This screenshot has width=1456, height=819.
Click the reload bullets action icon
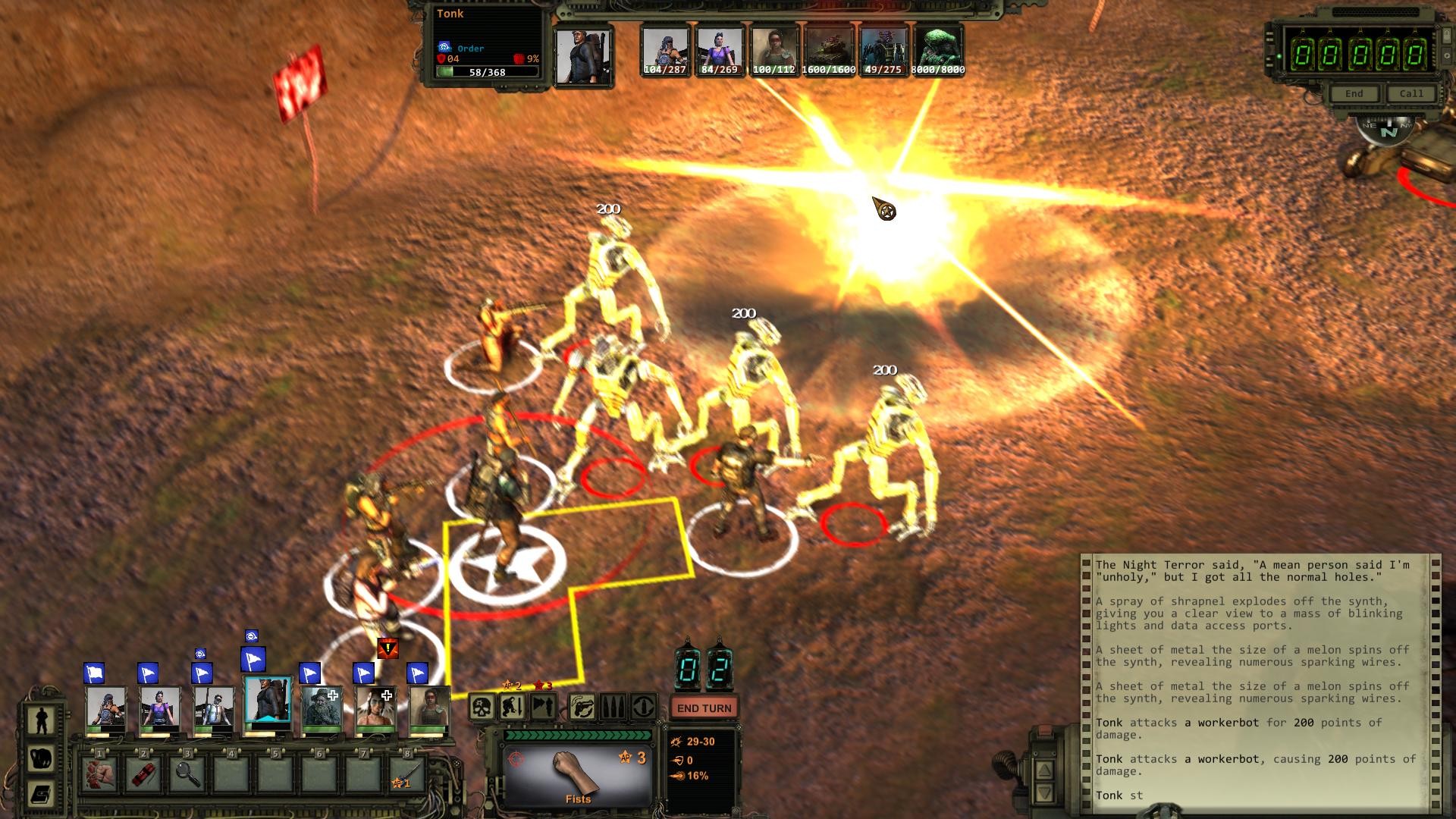(x=613, y=707)
